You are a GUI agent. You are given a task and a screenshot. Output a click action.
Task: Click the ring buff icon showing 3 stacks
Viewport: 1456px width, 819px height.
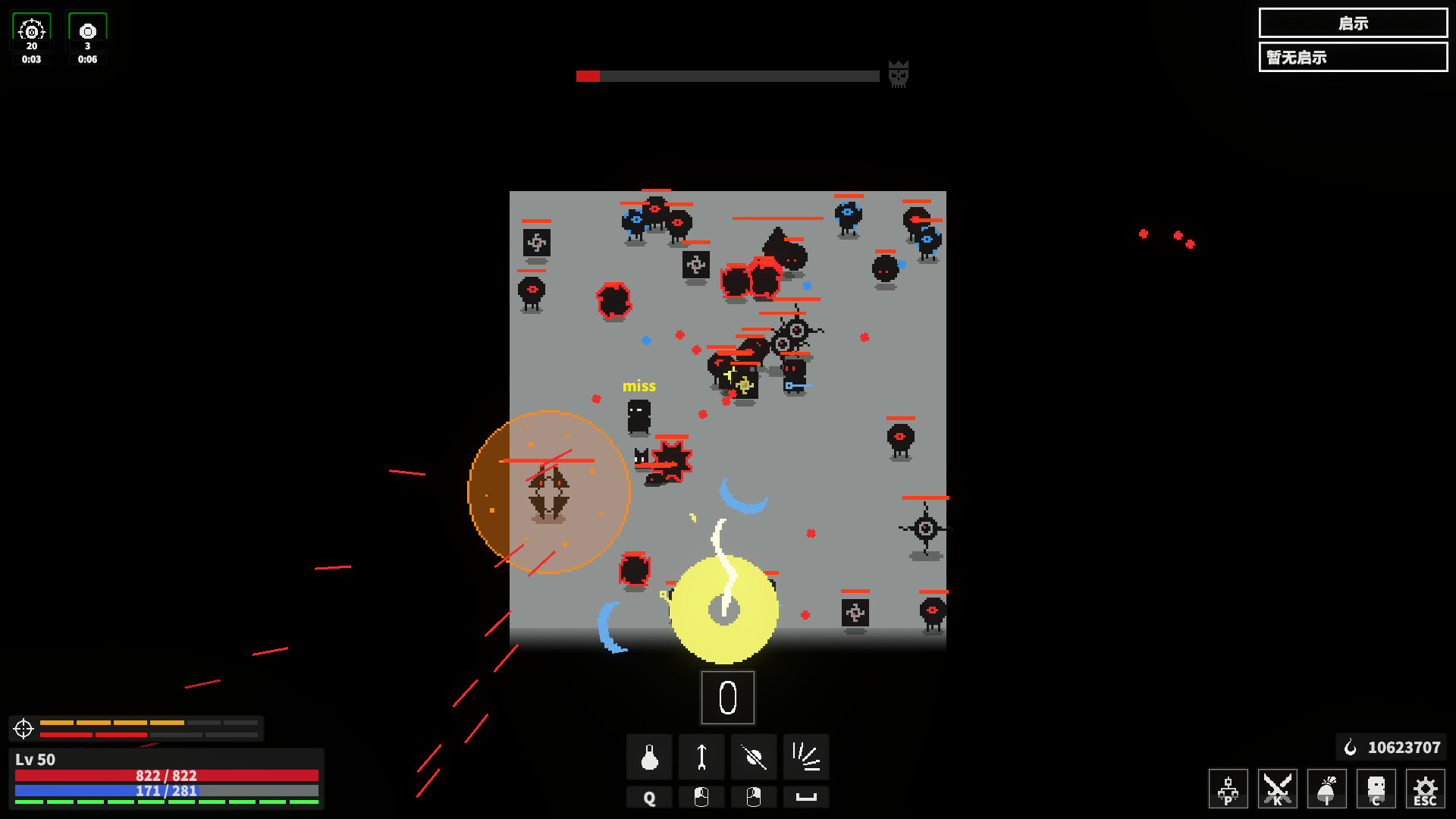tap(86, 32)
